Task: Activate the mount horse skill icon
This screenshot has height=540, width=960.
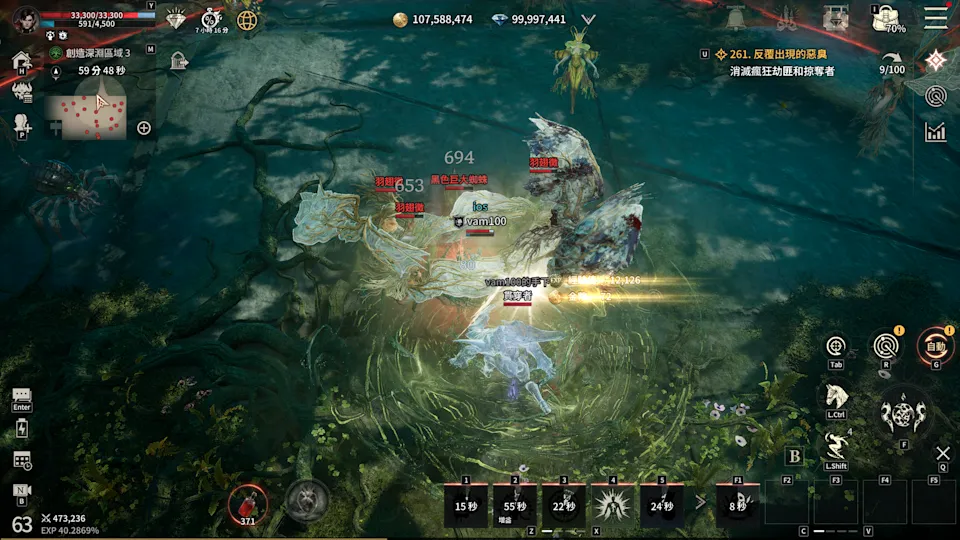Action: pyautogui.click(x=836, y=395)
